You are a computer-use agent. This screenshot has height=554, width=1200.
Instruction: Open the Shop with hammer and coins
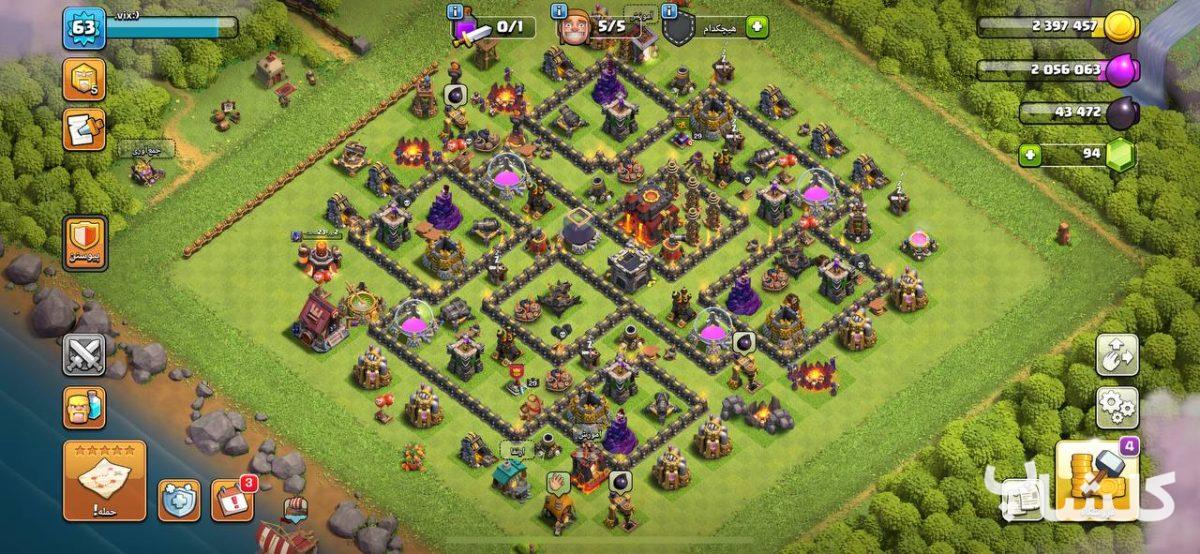click(1100, 480)
